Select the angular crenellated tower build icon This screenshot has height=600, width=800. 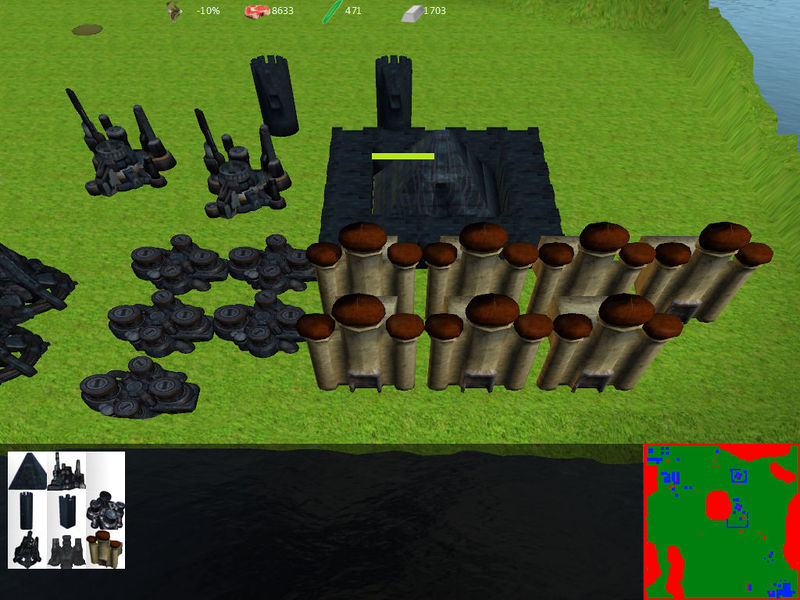(x=66, y=510)
